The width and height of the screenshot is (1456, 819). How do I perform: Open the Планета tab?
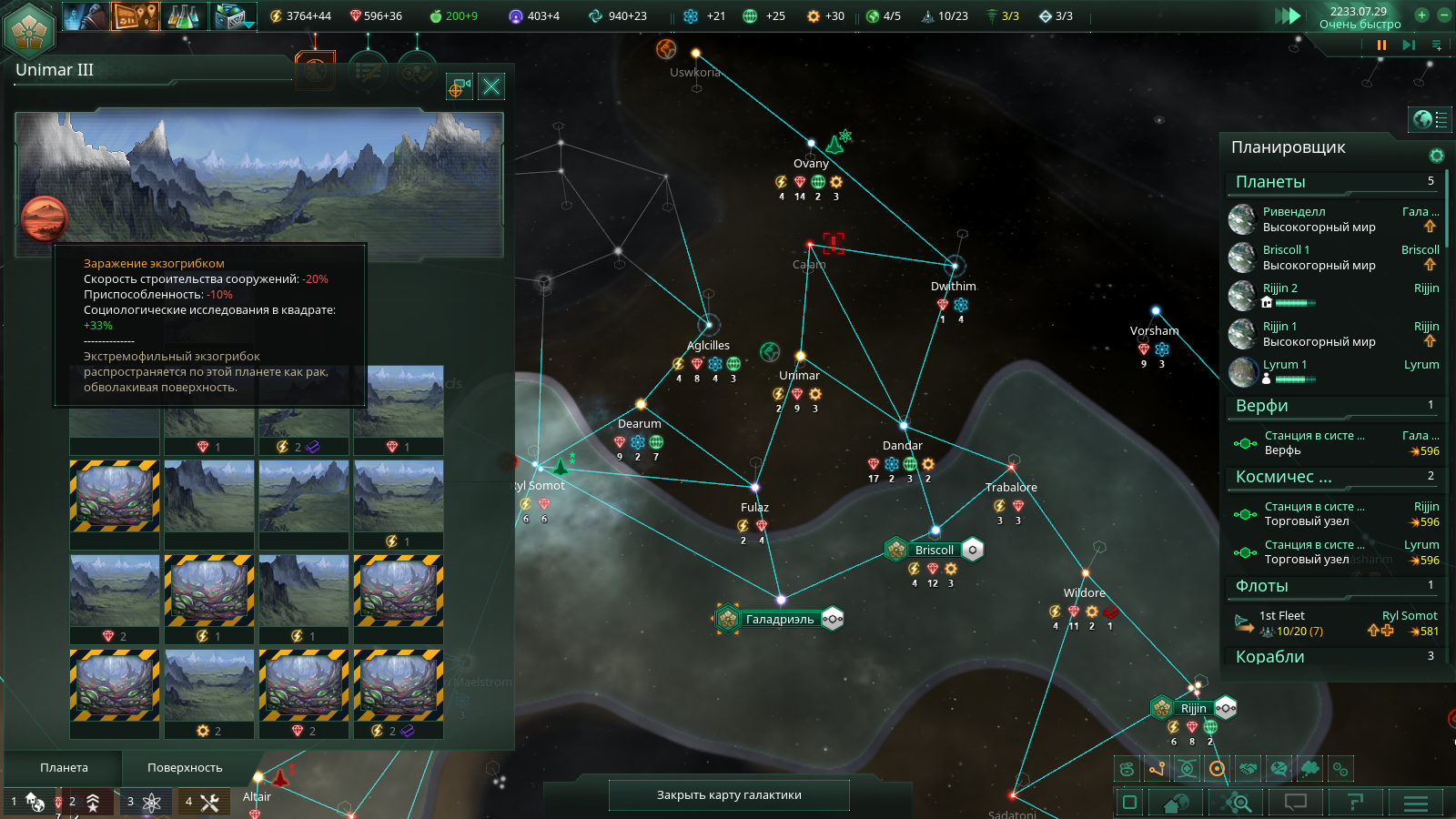(64, 768)
